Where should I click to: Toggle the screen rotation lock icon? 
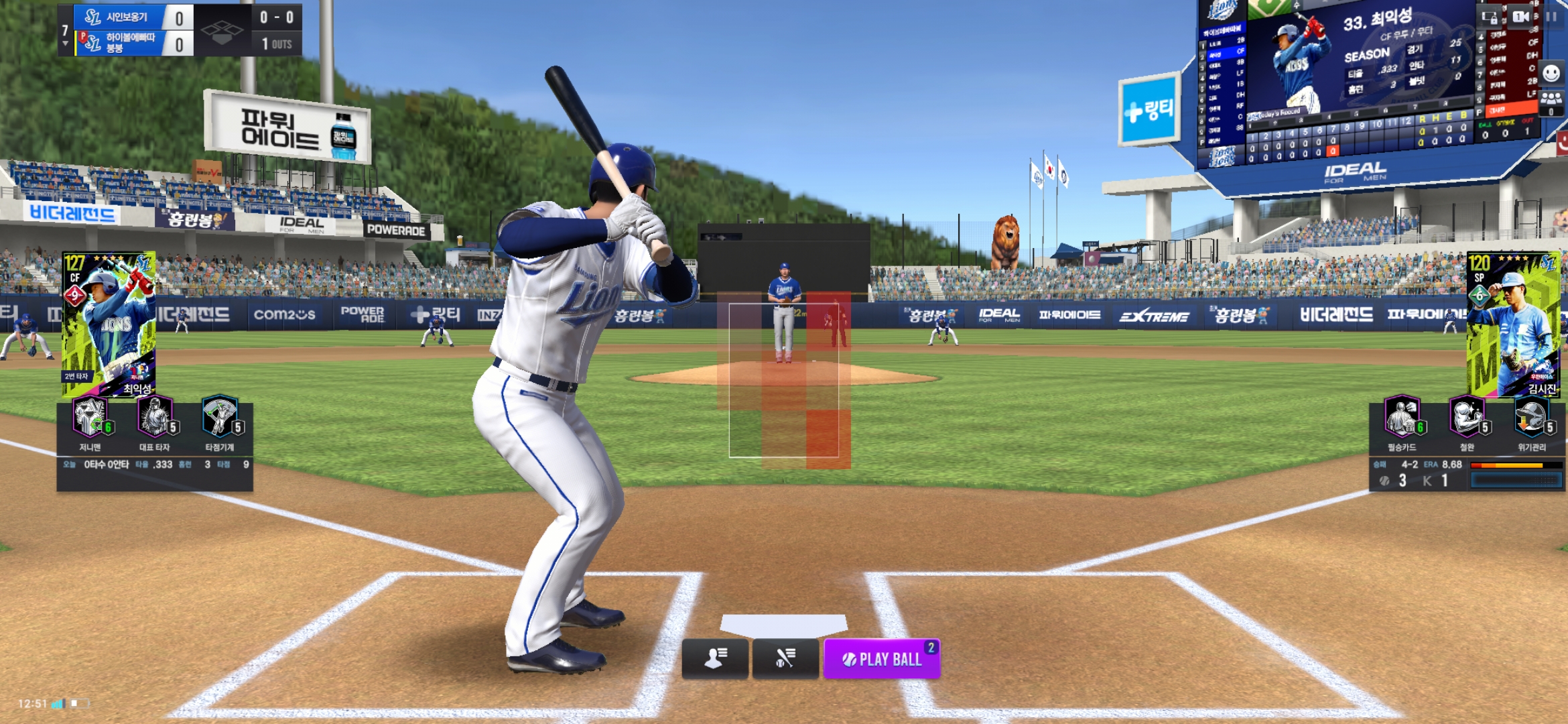1490,17
